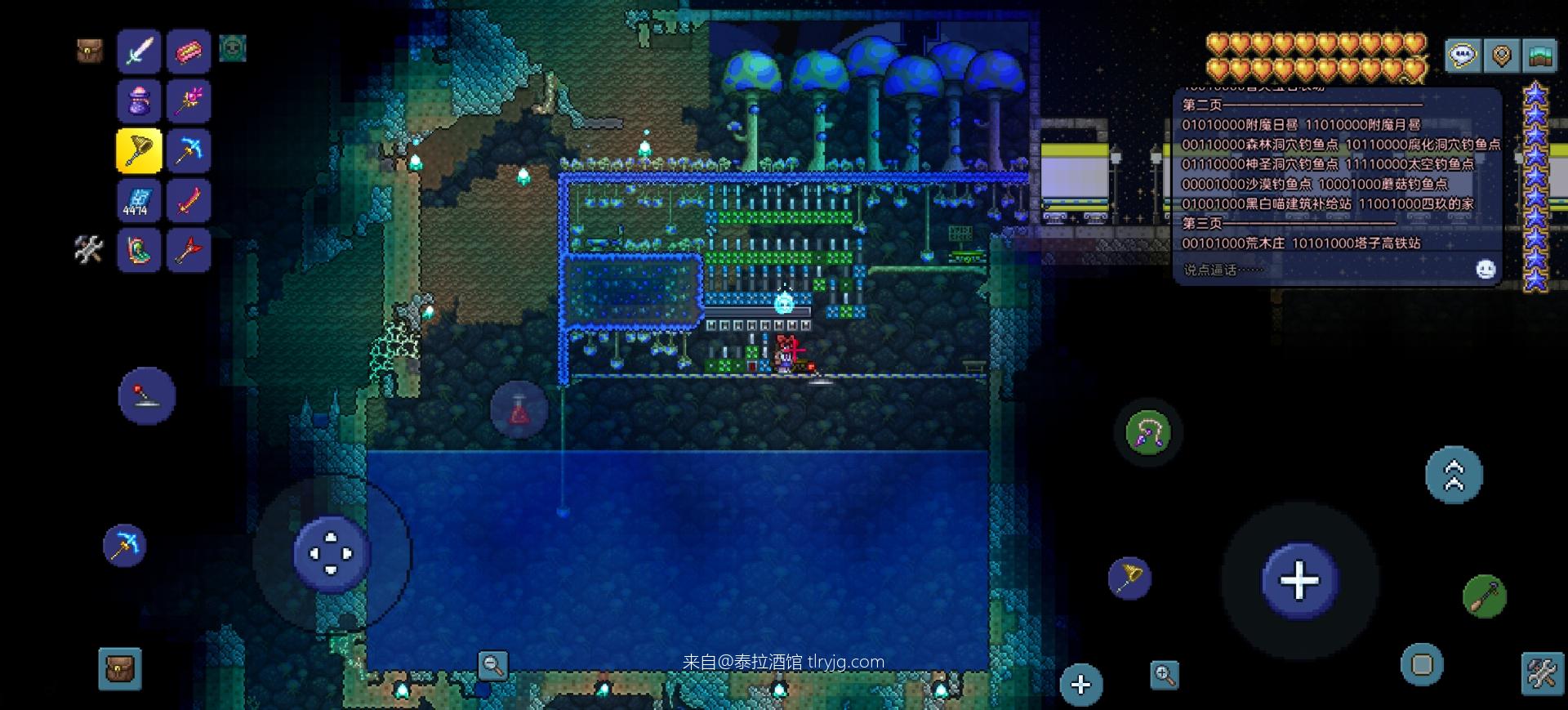Screen dimensions: 1568x710
Task: Use the grappling hook button
Action: [x=1148, y=432]
